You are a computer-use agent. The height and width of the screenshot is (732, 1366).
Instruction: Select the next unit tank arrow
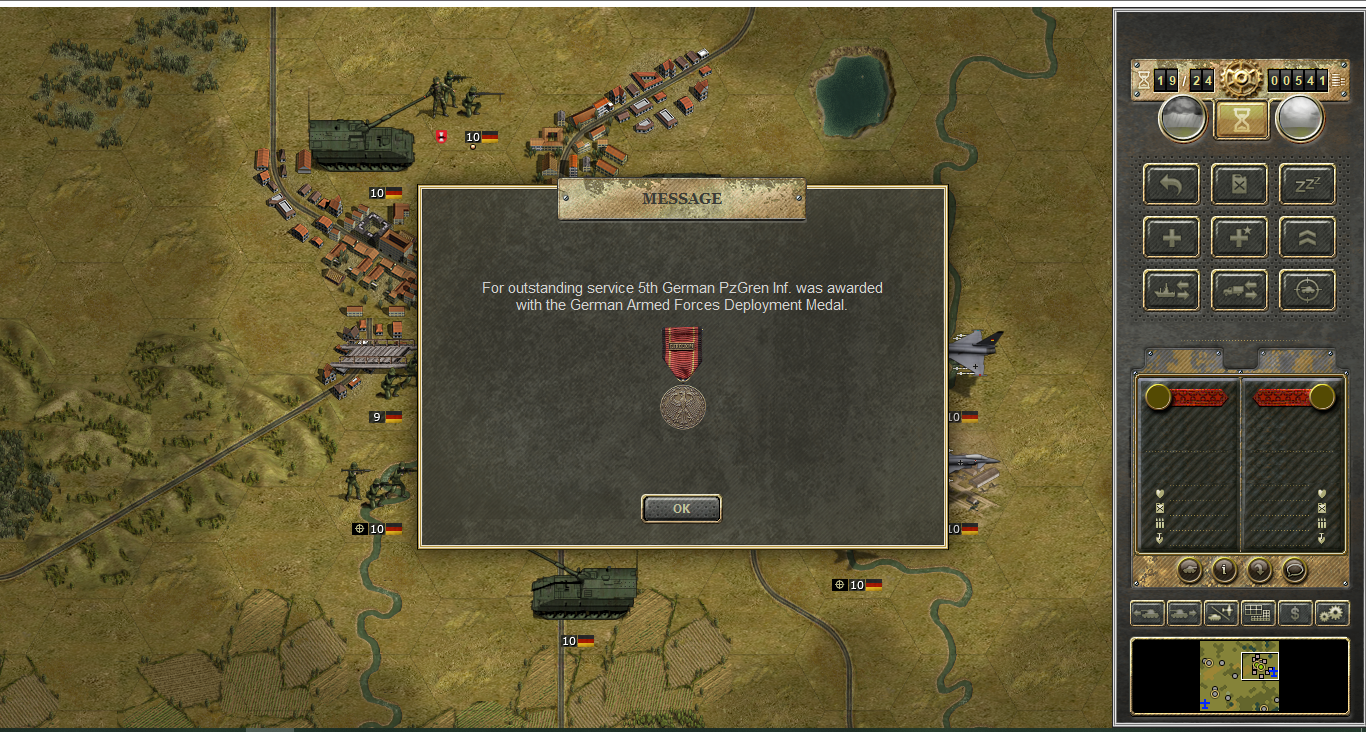[x=1184, y=613]
